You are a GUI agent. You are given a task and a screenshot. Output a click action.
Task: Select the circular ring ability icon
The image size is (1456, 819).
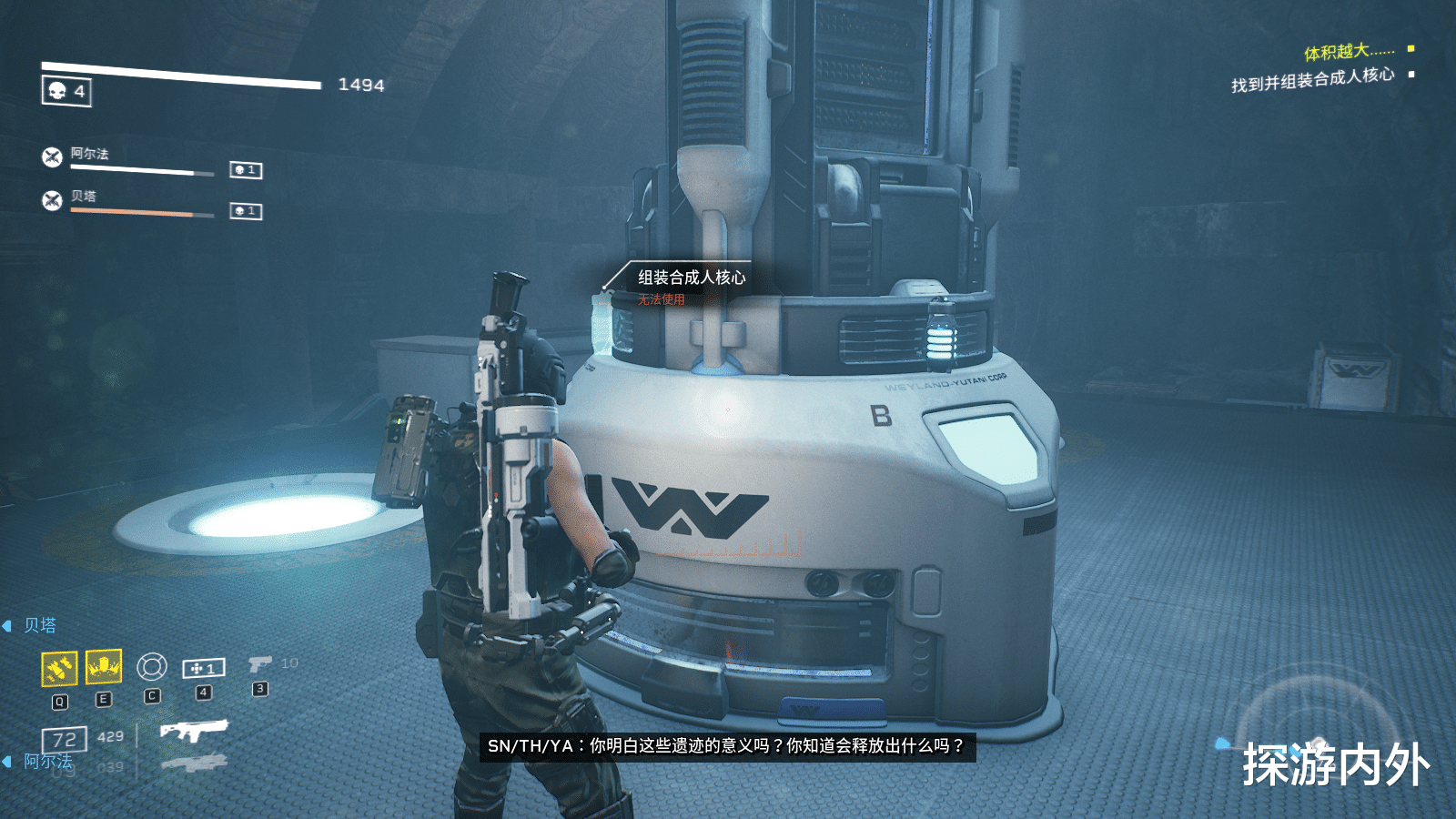tap(152, 667)
